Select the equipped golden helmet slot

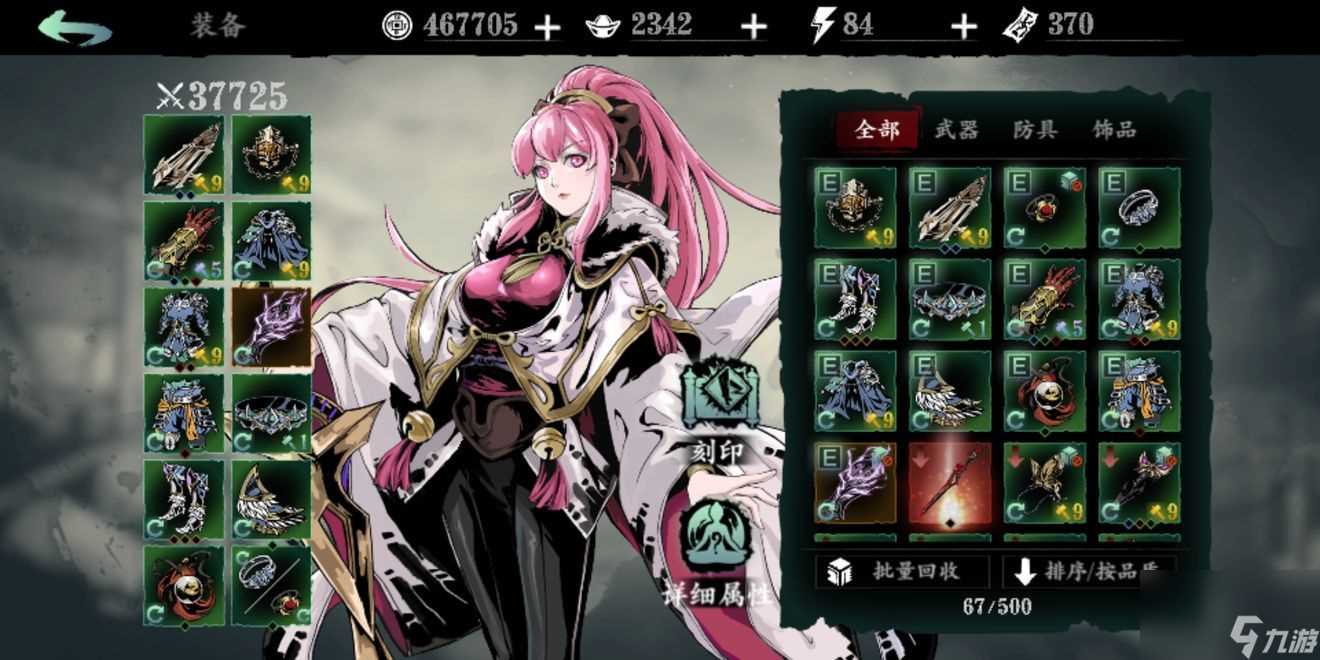click(x=271, y=154)
